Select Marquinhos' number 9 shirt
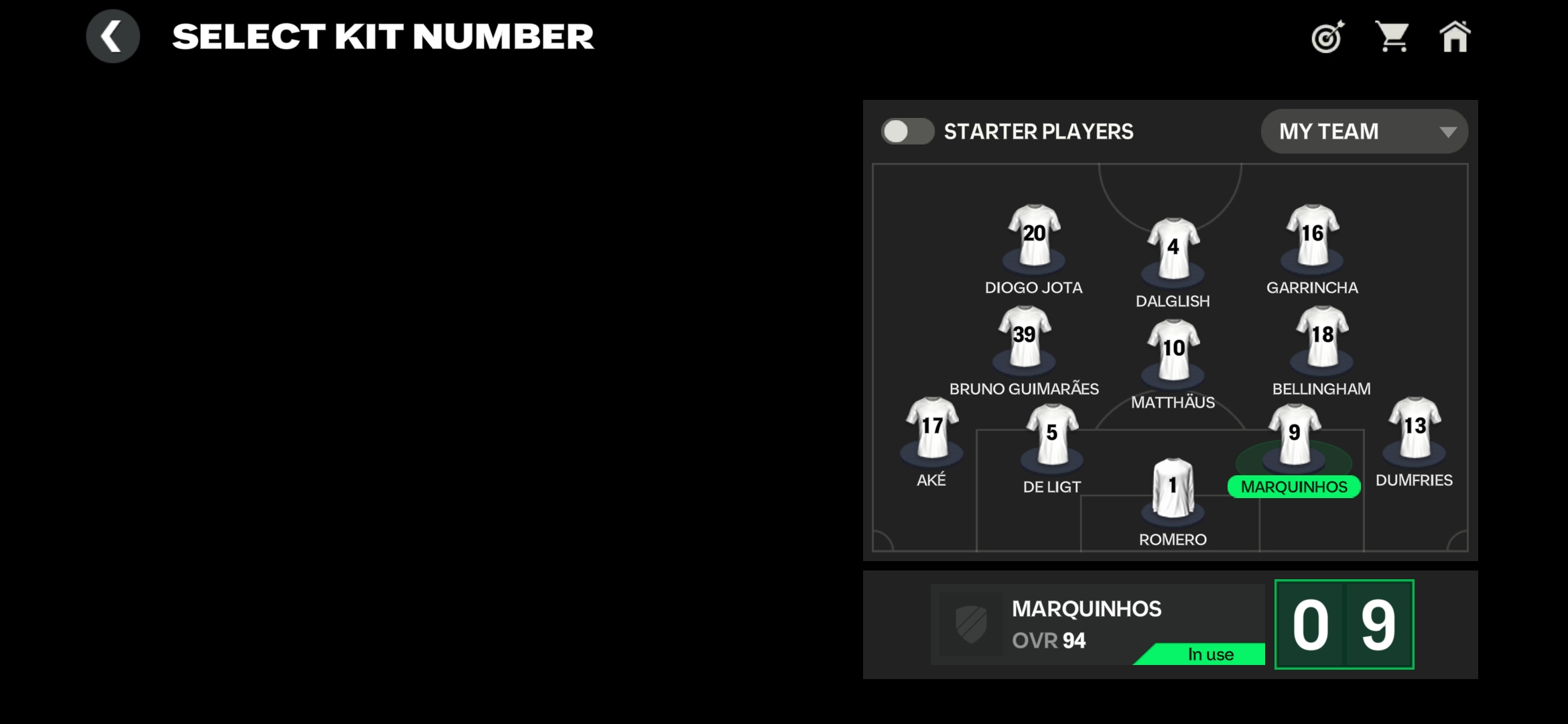This screenshot has height=724, width=1568. pos(1295,434)
